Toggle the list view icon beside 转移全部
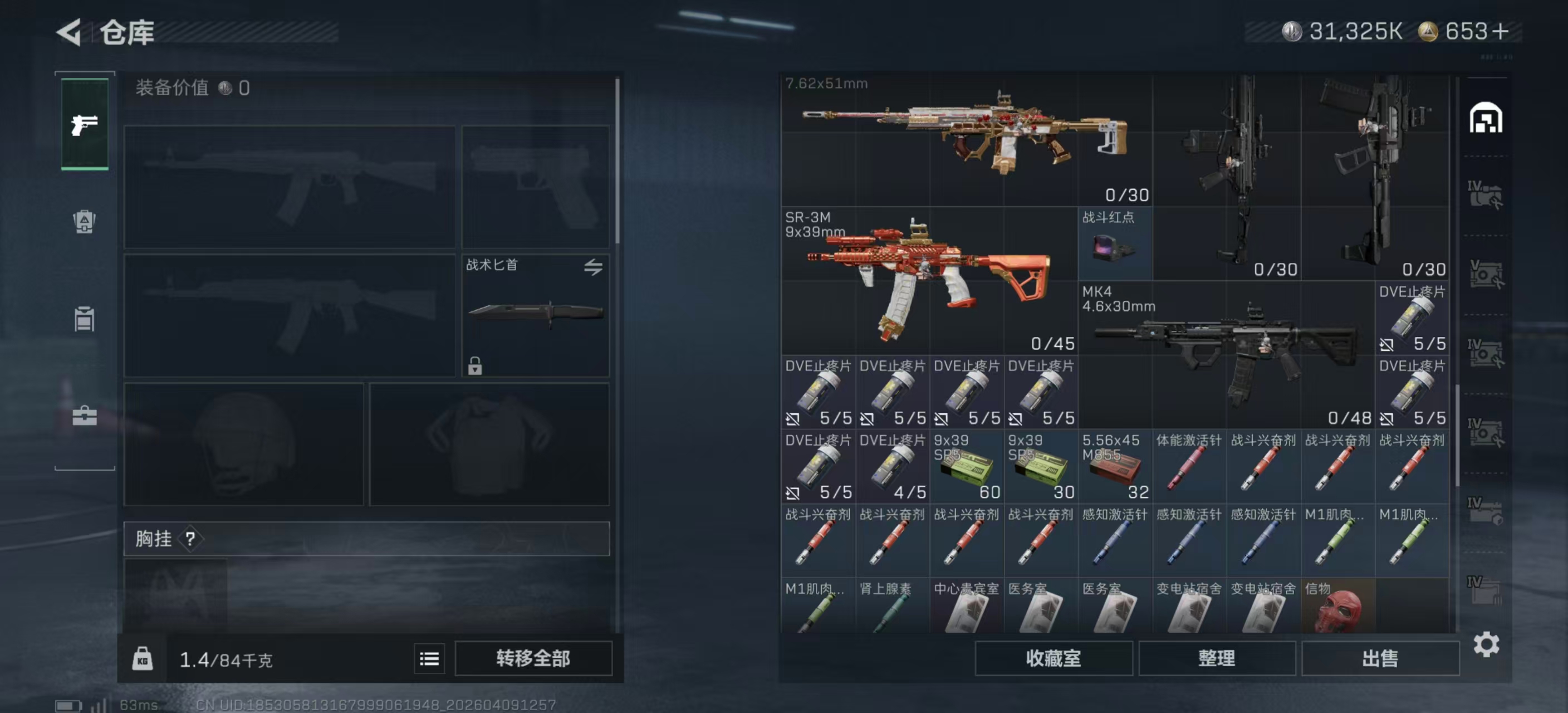The image size is (1568, 713). click(429, 659)
